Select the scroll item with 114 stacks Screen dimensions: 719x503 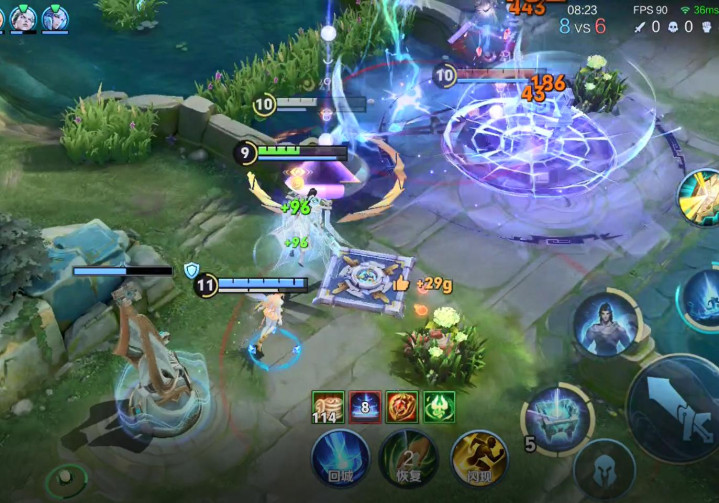(327, 407)
